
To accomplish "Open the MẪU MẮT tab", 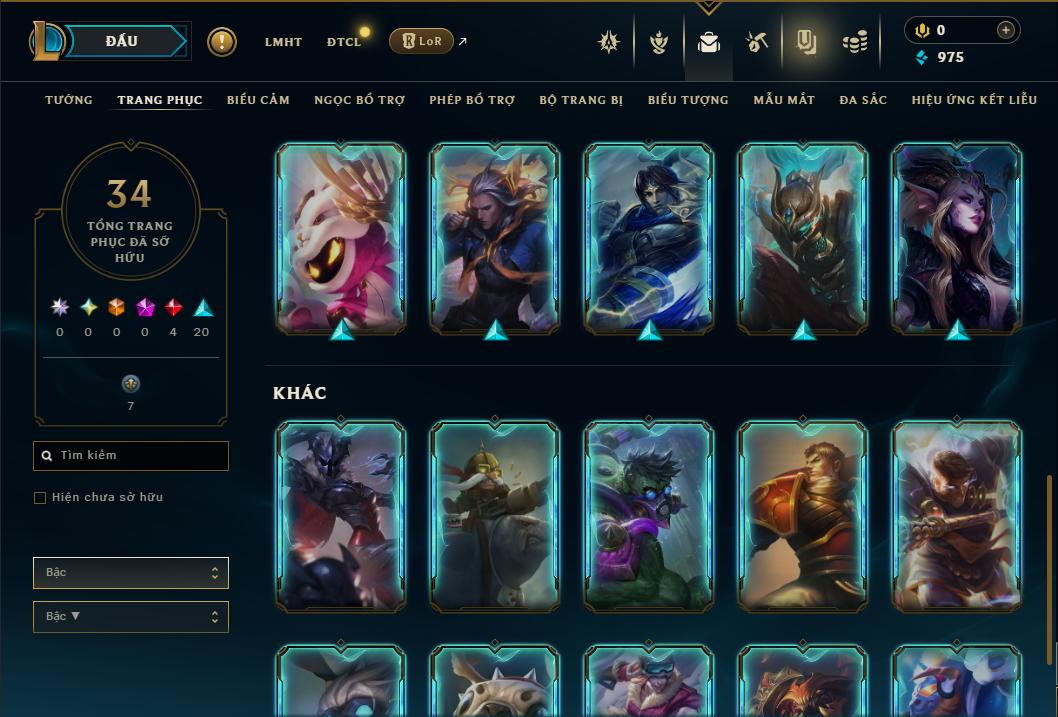I will point(784,100).
